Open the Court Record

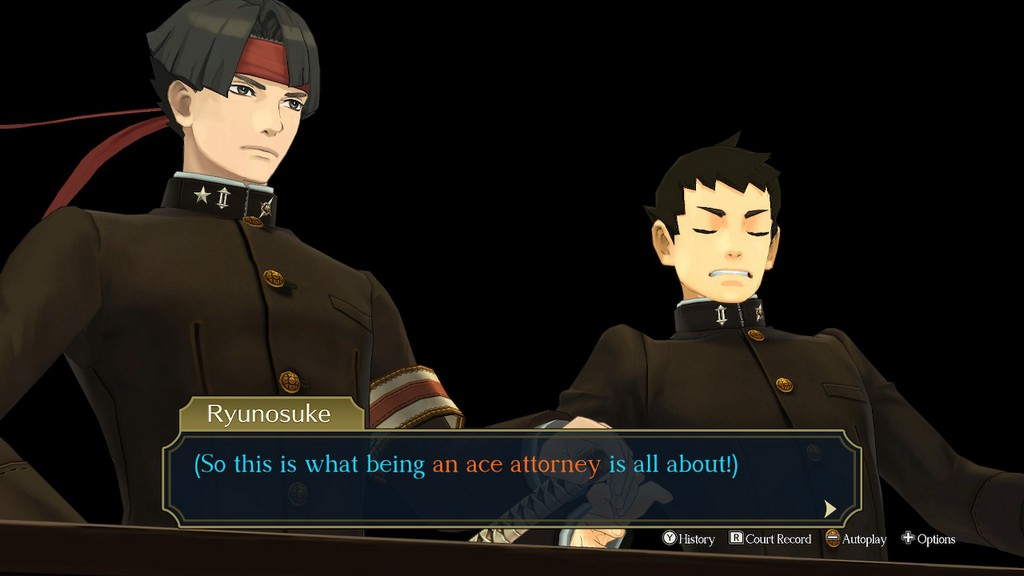click(x=770, y=539)
